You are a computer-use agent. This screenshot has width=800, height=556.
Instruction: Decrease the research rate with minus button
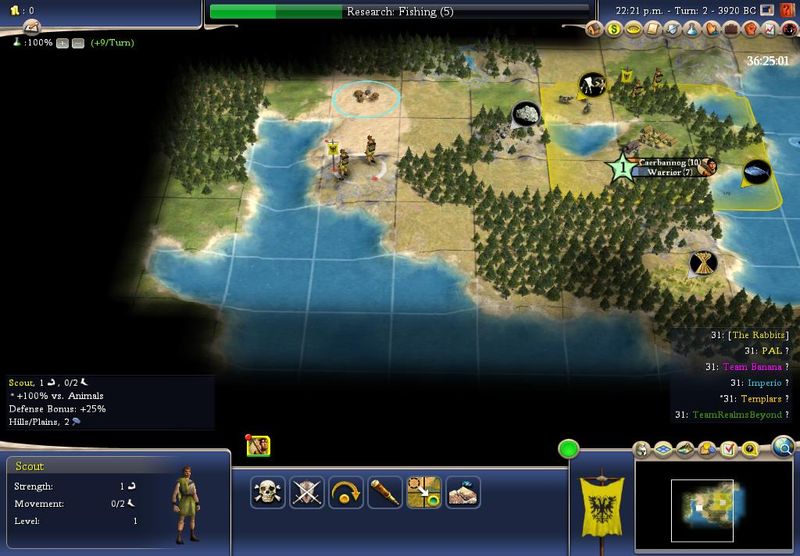point(76,43)
